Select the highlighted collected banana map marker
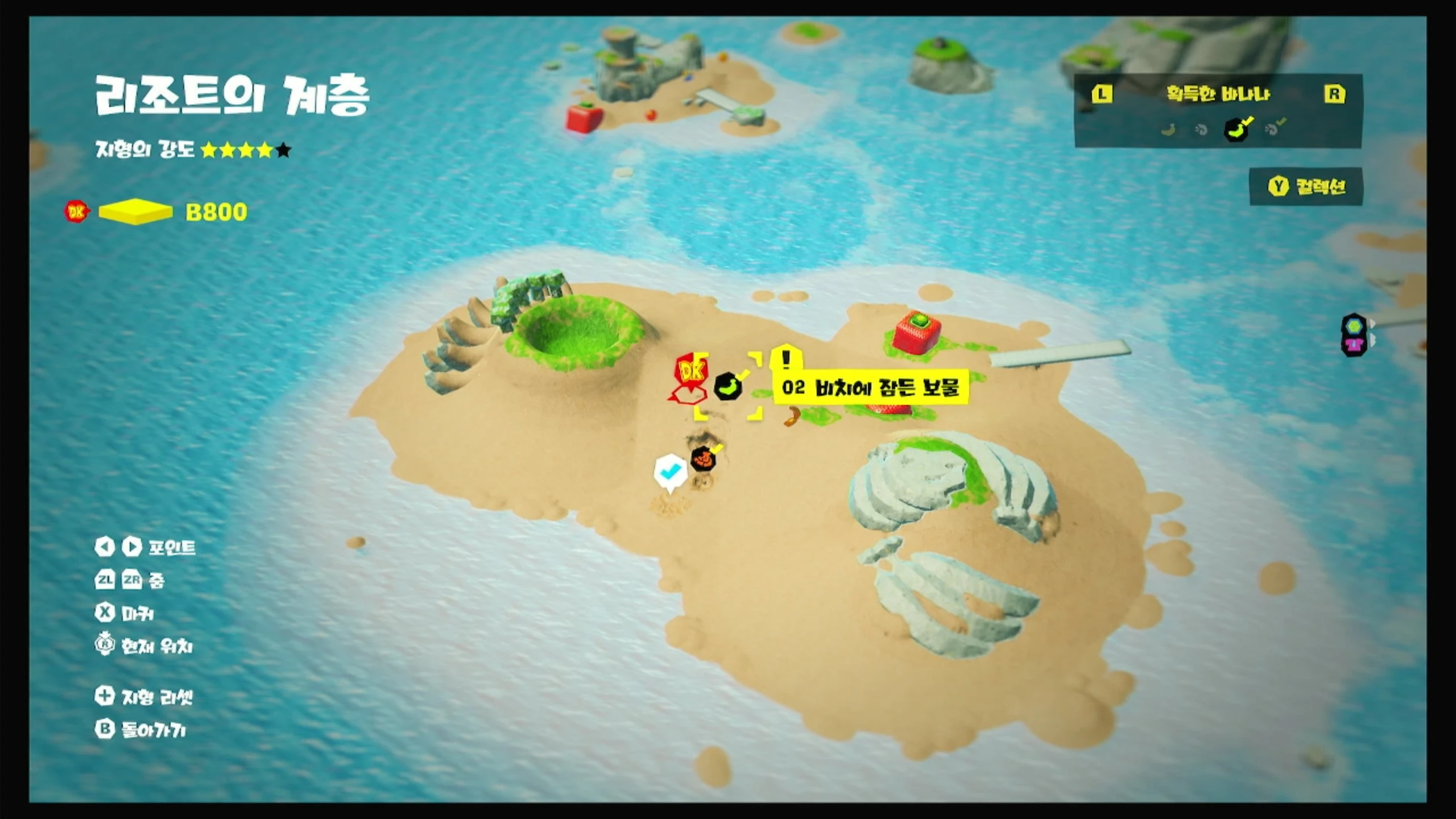The height and width of the screenshot is (819, 1456). point(728,387)
